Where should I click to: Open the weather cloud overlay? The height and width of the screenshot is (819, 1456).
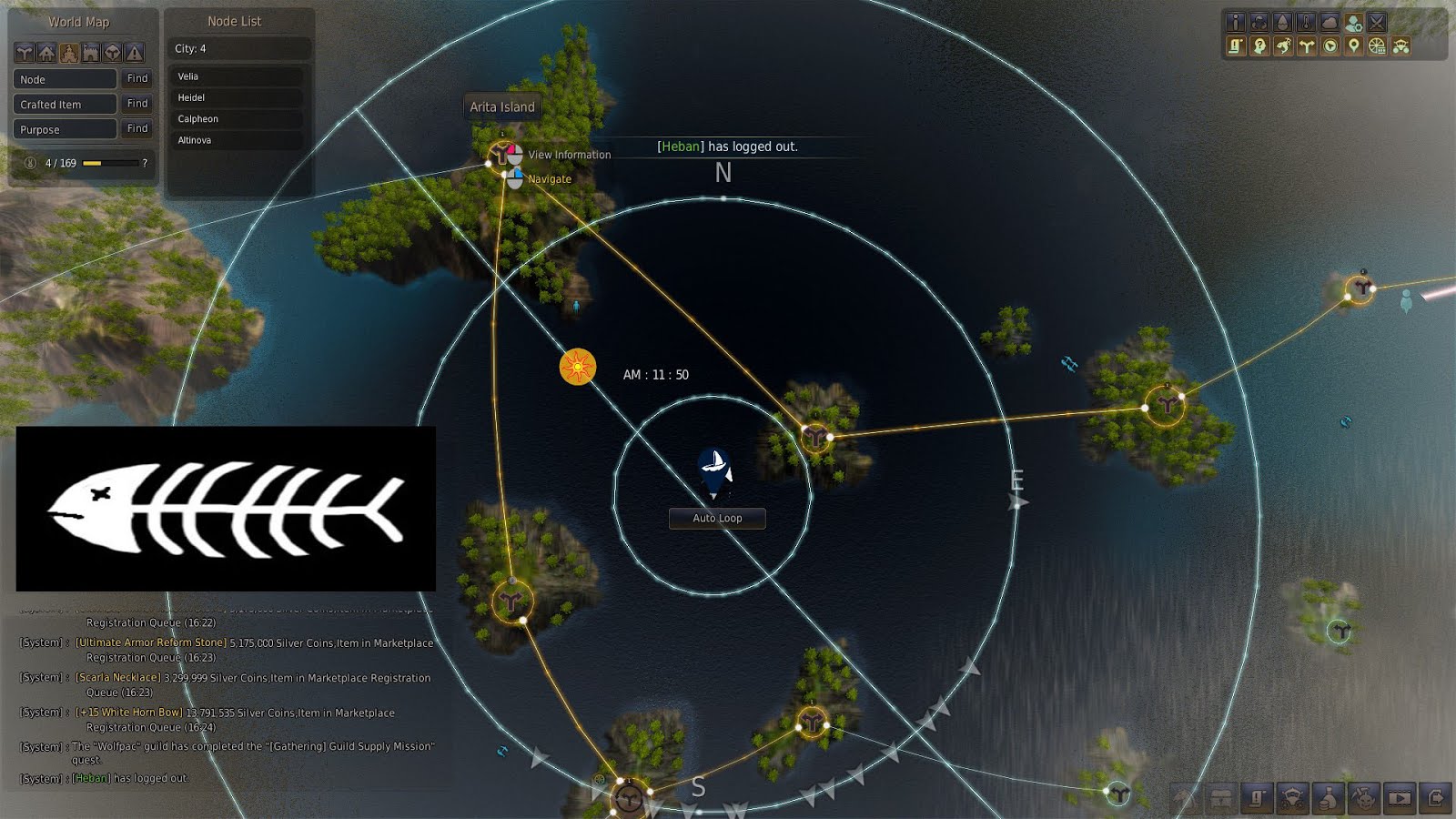[1329, 24]
